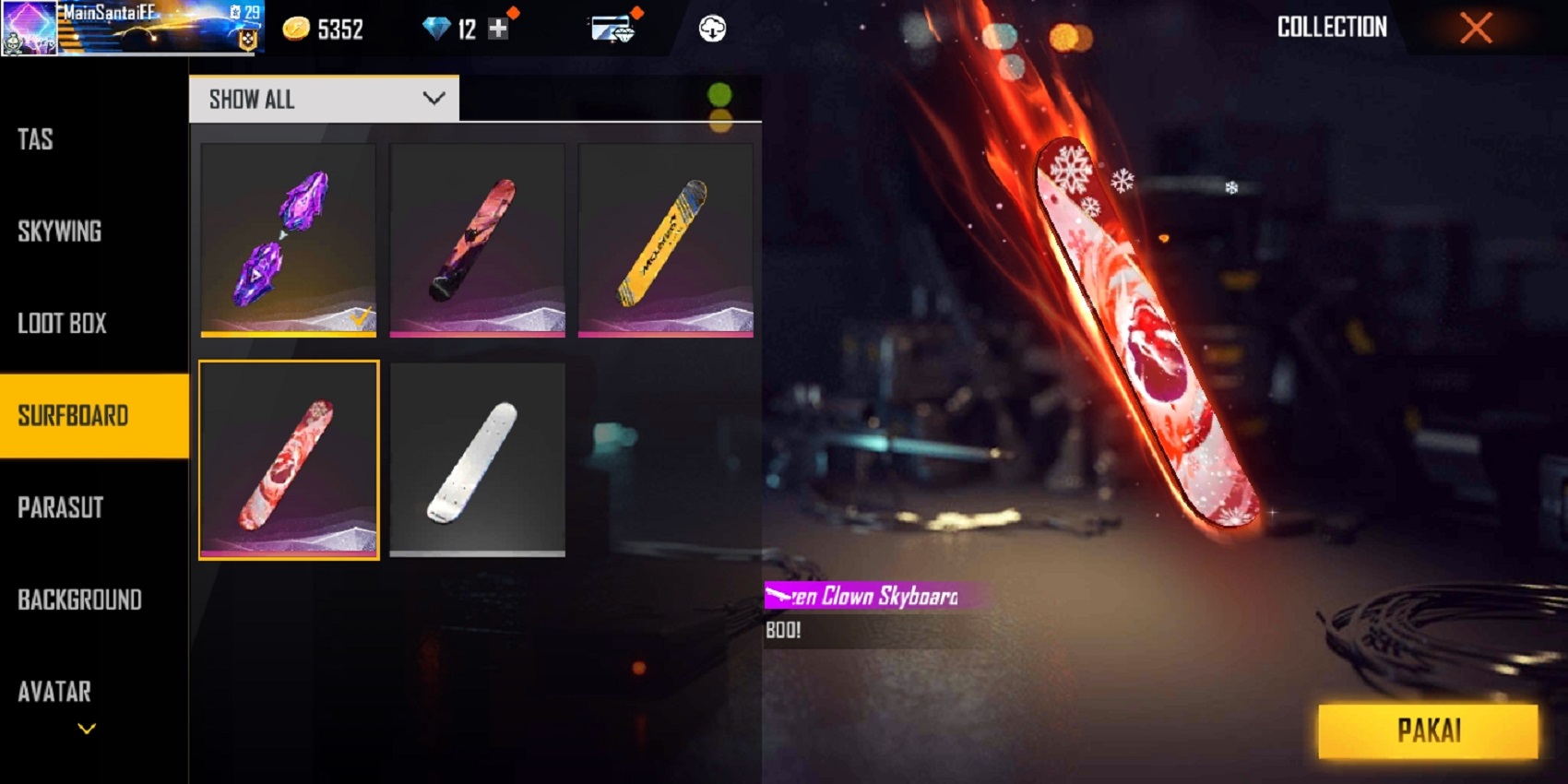Toggle the green dot rarity filter
1568x784 pixels.
[x=719, y=93]
